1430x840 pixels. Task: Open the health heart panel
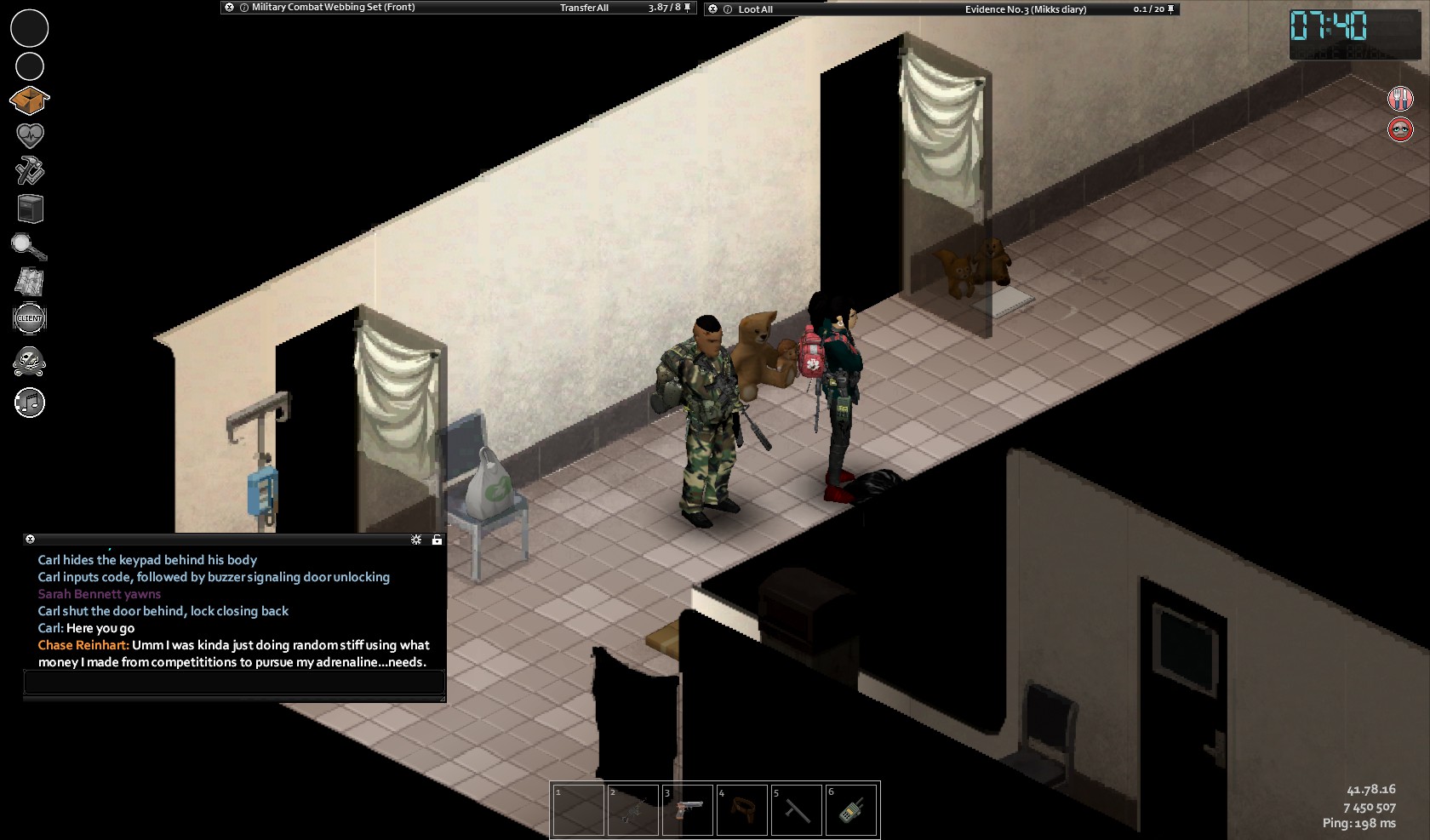click(x=30, y=135)
